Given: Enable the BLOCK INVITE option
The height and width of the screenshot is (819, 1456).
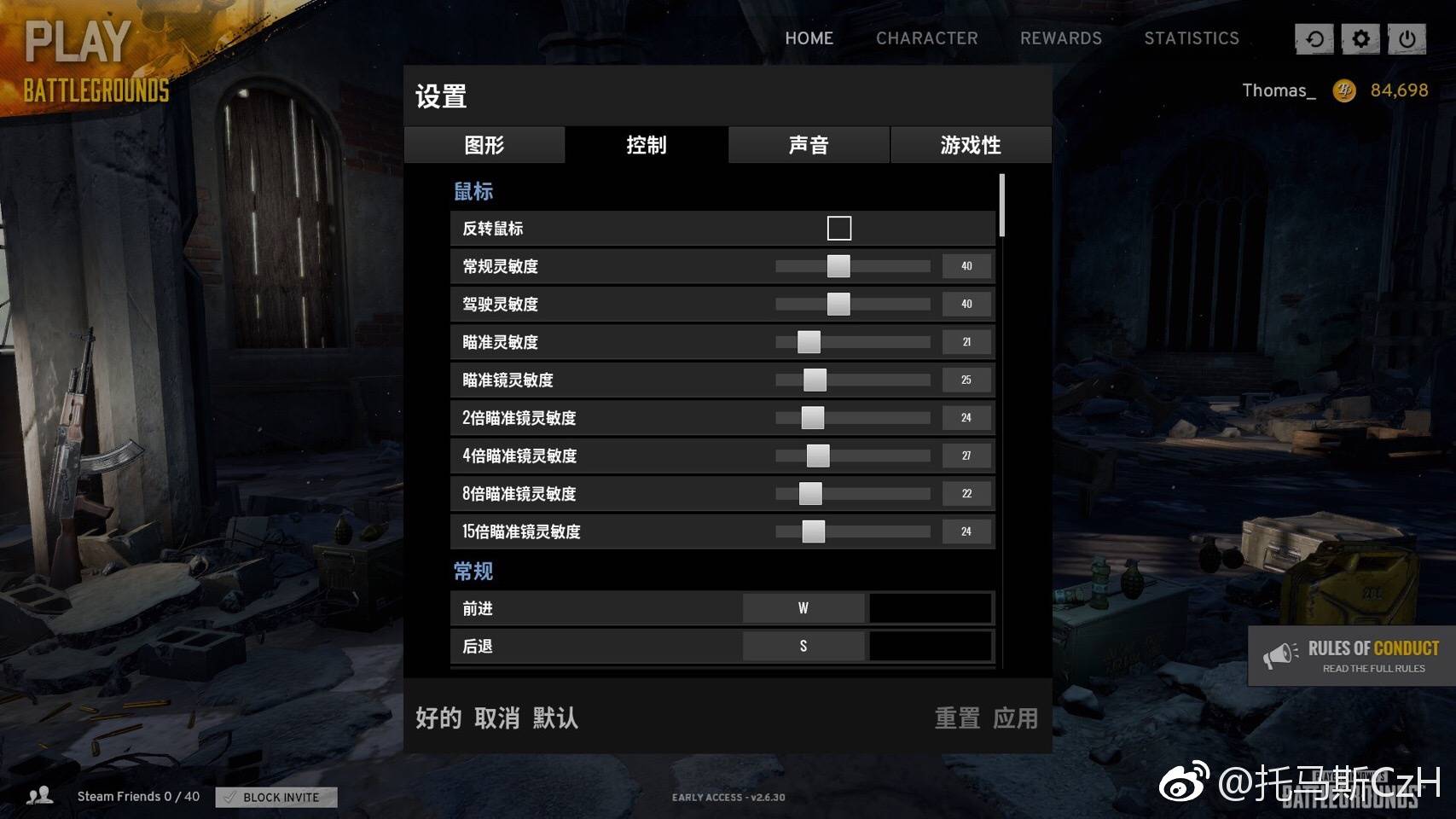Looking at the screenshot, I should point(275,797).
